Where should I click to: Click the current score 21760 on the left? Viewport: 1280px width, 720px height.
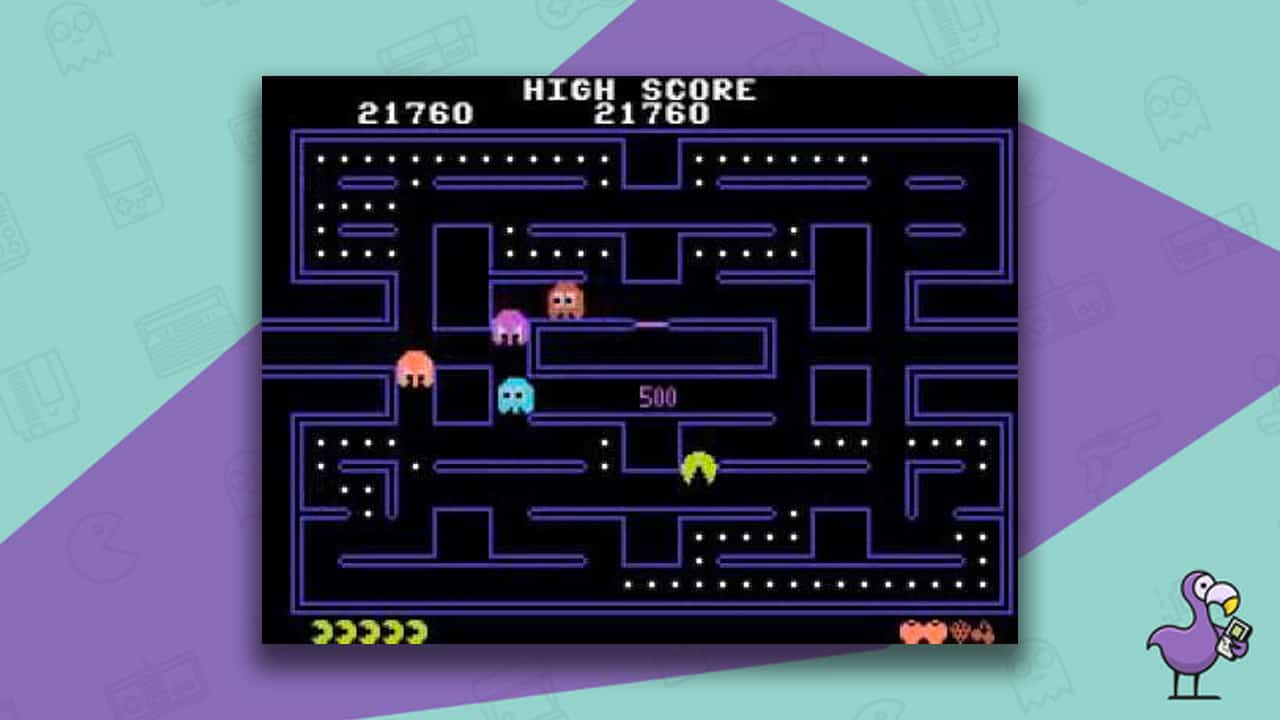(417, 113)
